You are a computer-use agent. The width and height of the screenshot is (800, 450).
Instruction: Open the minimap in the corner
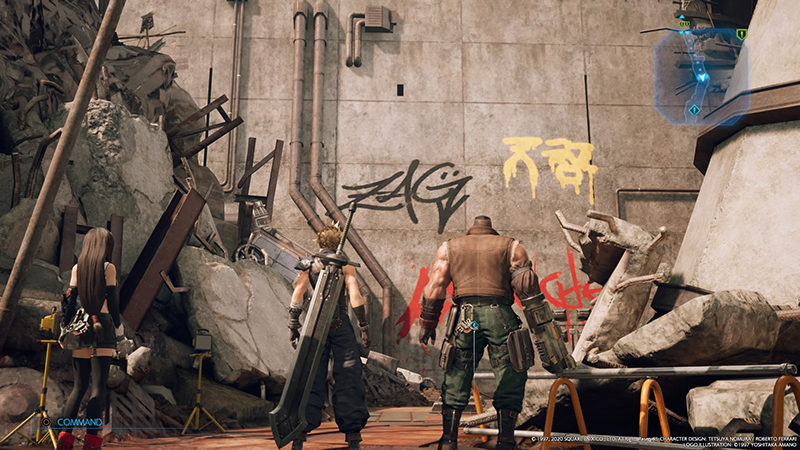[x=702, y=72]
